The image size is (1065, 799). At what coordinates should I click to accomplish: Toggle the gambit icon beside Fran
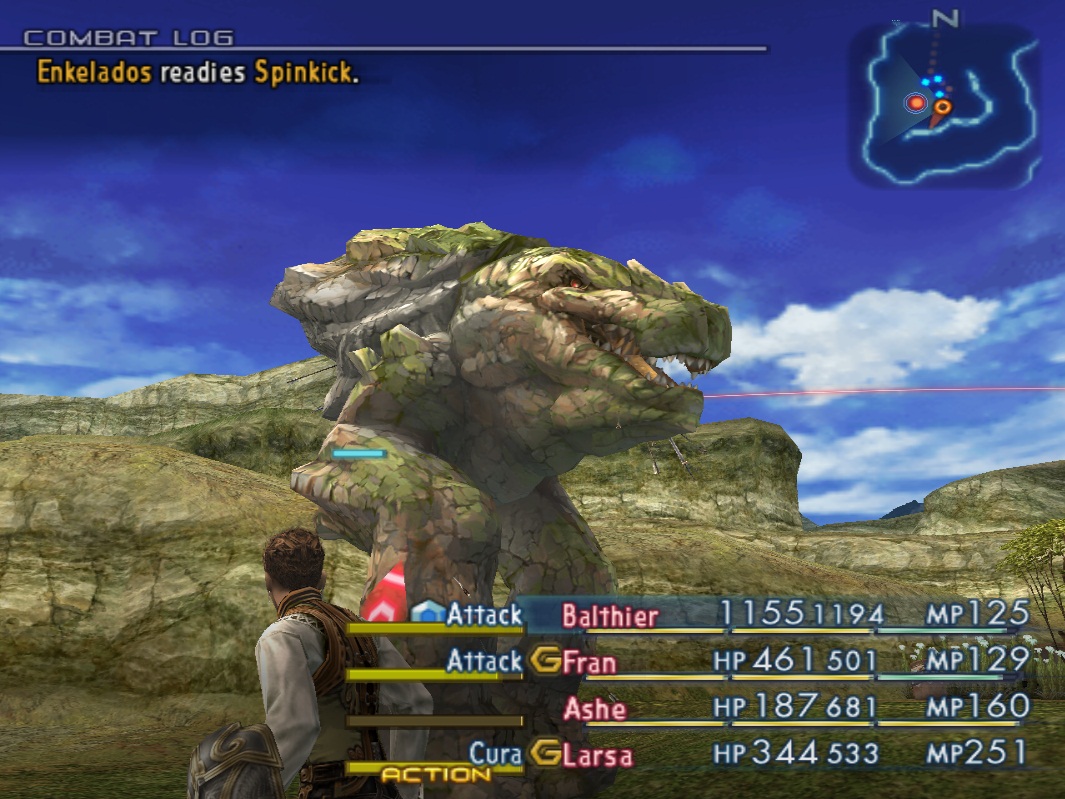point(545,660)
